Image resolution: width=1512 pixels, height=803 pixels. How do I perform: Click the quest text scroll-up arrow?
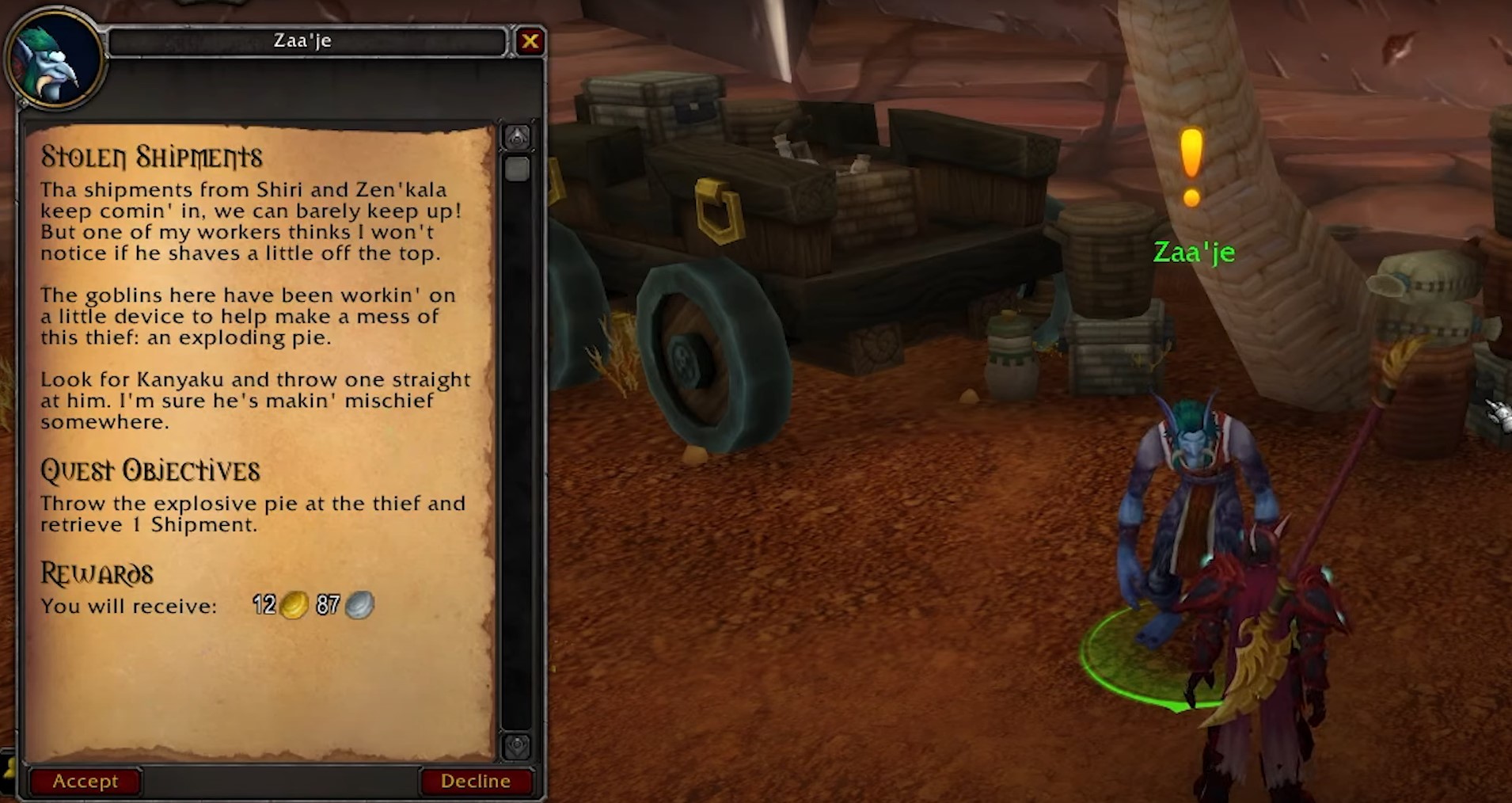pyautogui.click(x=517, y=139)
